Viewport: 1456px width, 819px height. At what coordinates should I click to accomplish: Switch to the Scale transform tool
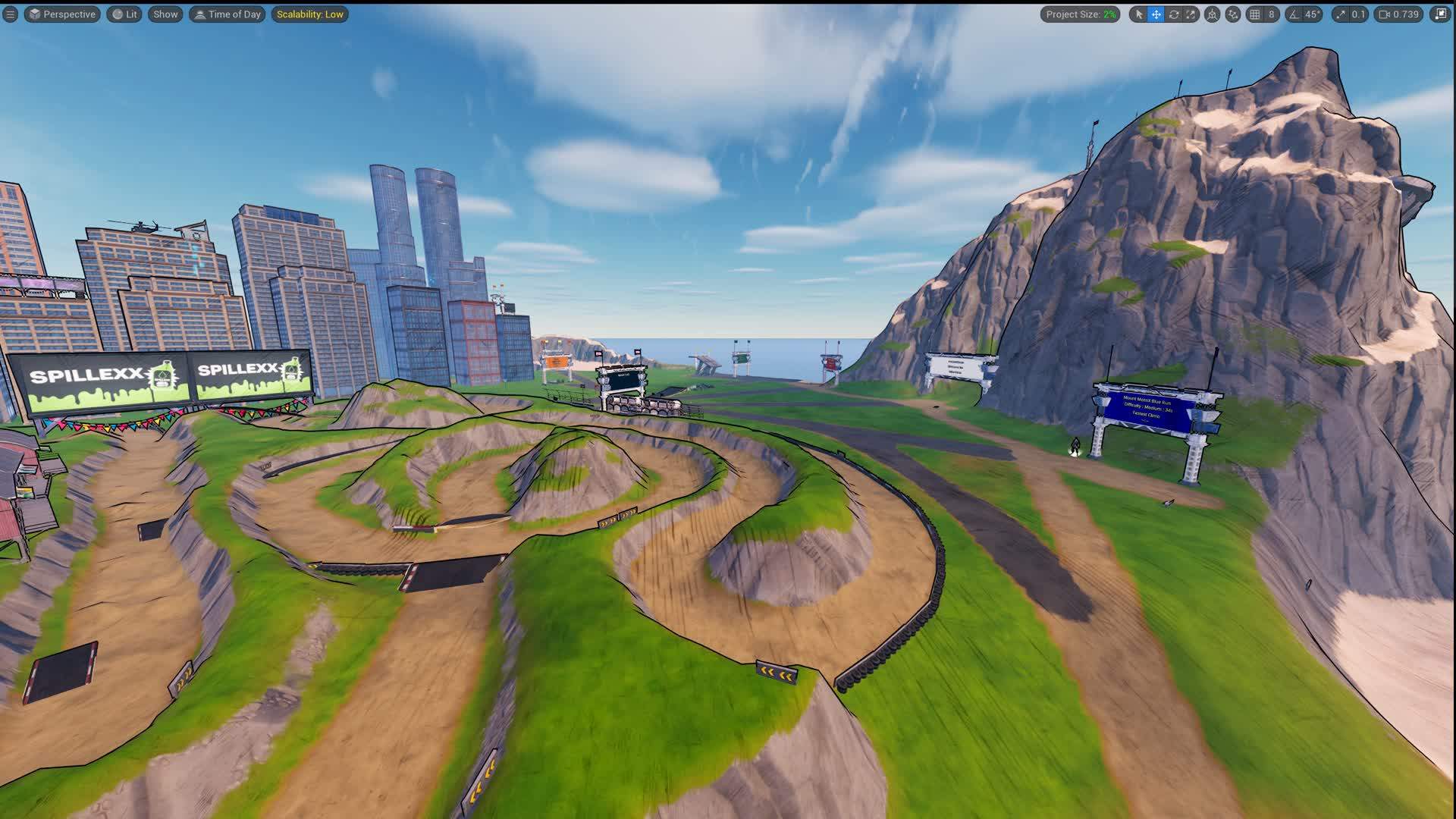1191,14
